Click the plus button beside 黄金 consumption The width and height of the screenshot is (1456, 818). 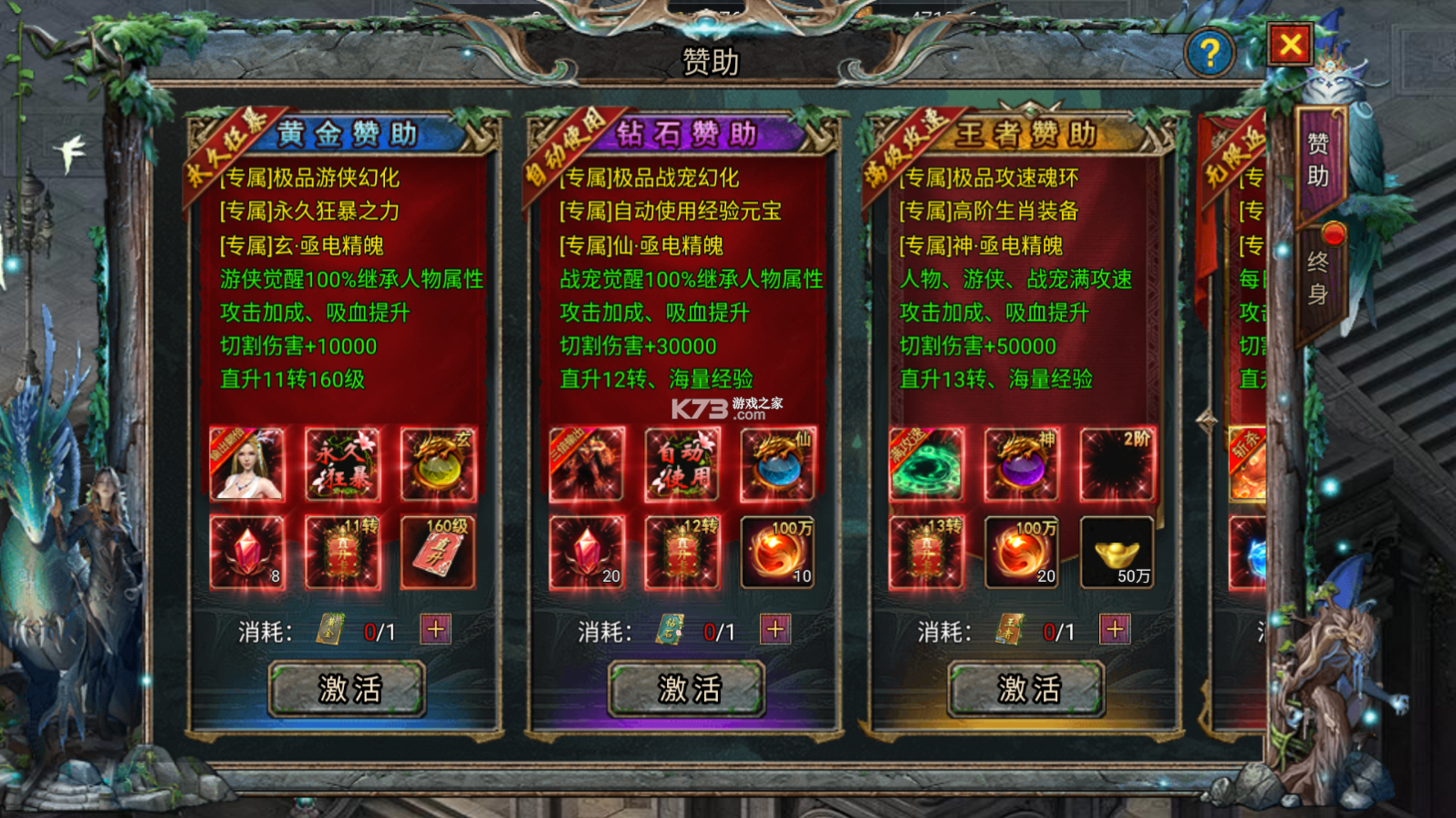[435, 629]
